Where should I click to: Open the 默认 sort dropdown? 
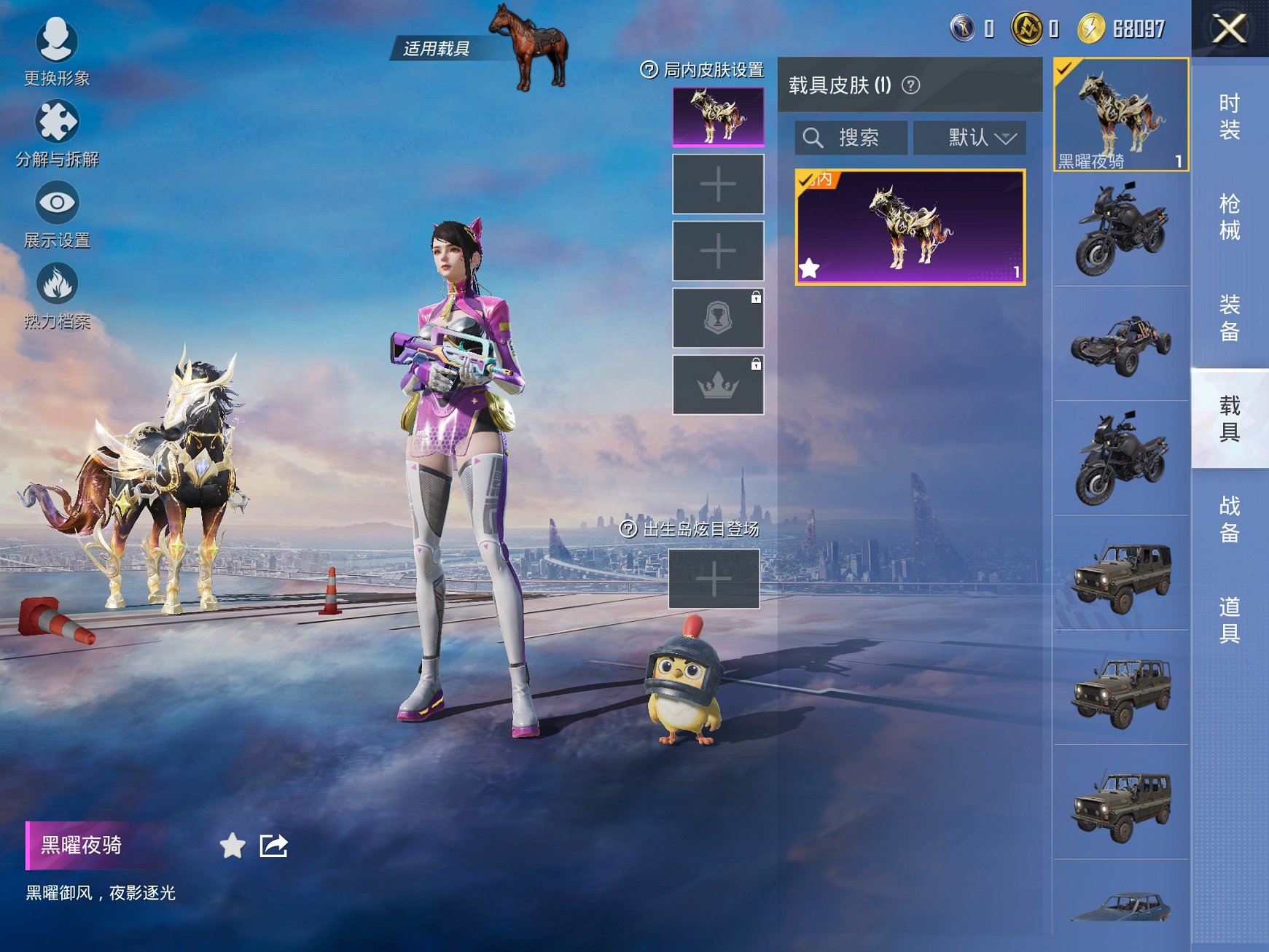969,138
